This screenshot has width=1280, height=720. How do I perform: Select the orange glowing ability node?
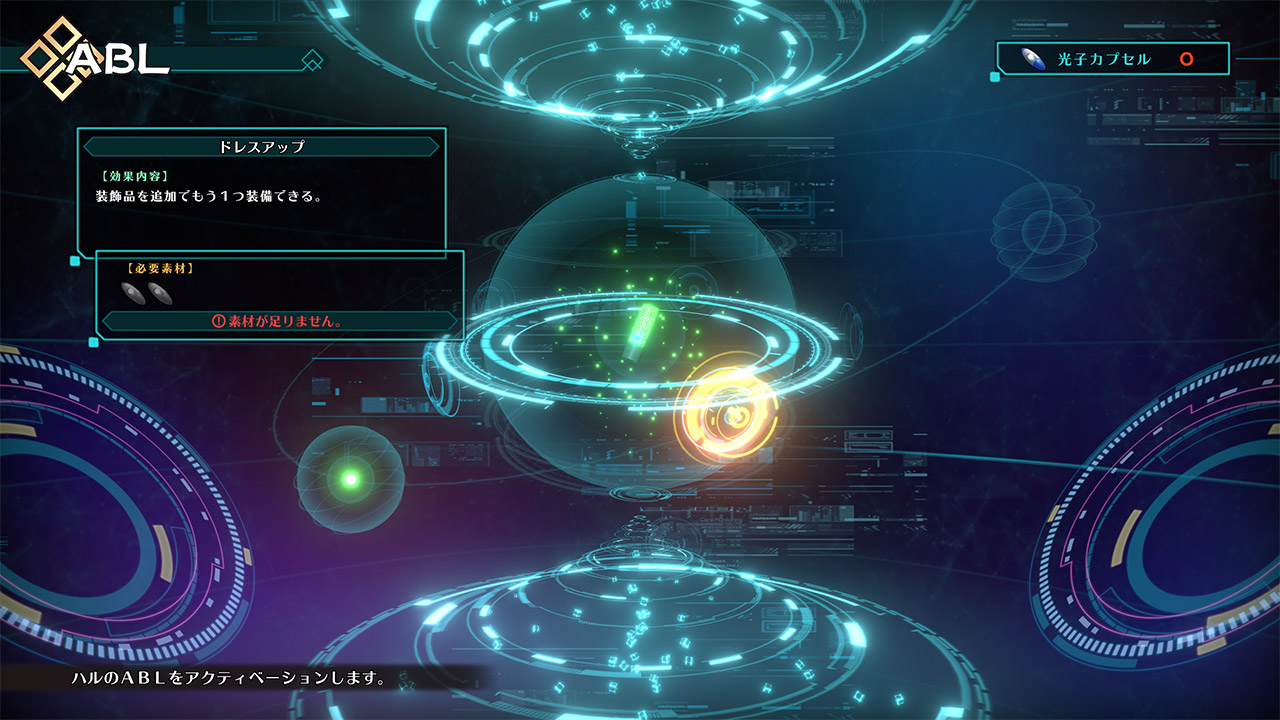[727, 414]
